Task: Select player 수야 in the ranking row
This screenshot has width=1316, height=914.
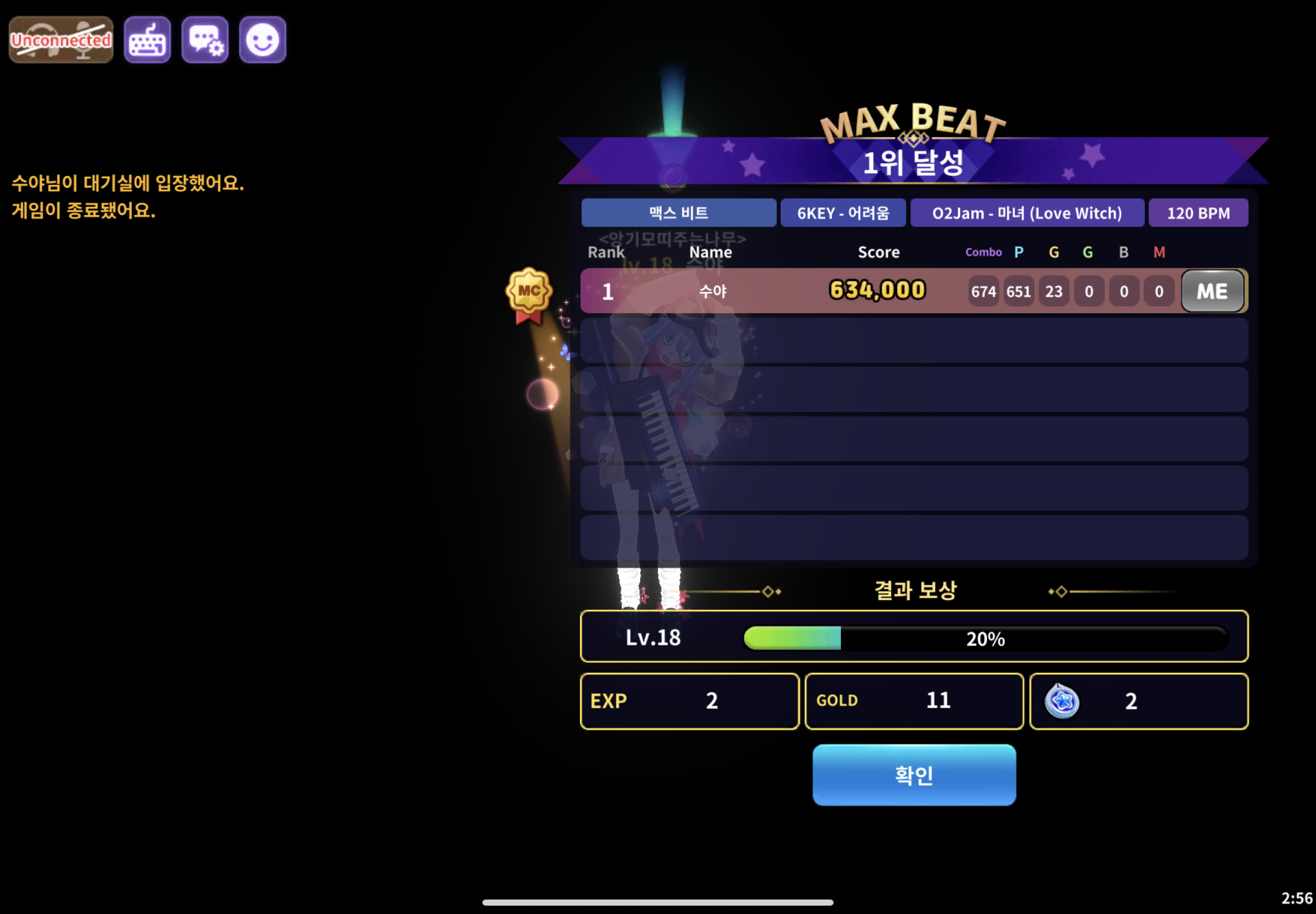Action: coord(713,291)
